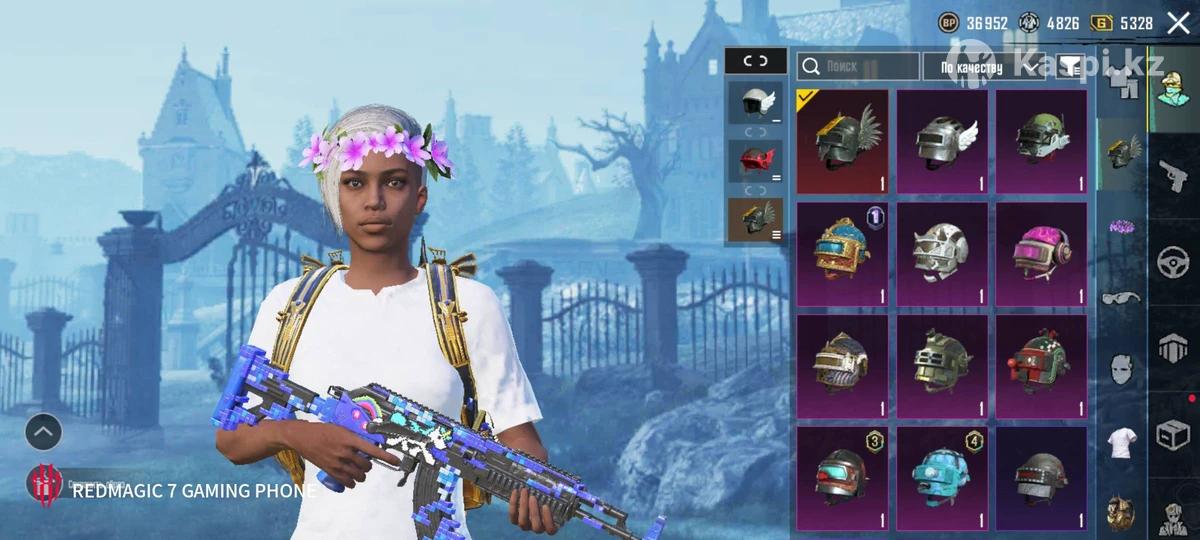Choose the silver helmet with white wing
The image size is (1200, 540).
point(941,141)
